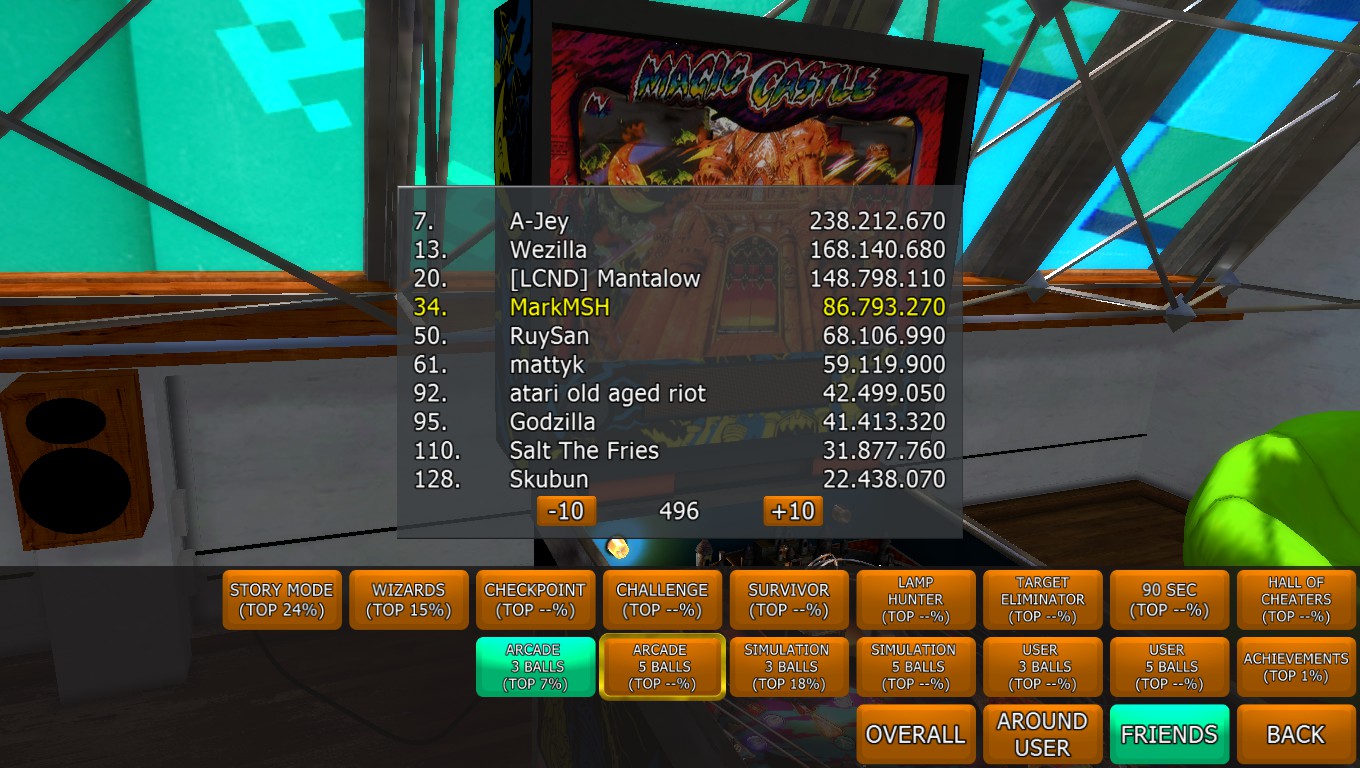Switch to the 90 Sec leaderboard

pyautogui.click(x=1169, y=600)
